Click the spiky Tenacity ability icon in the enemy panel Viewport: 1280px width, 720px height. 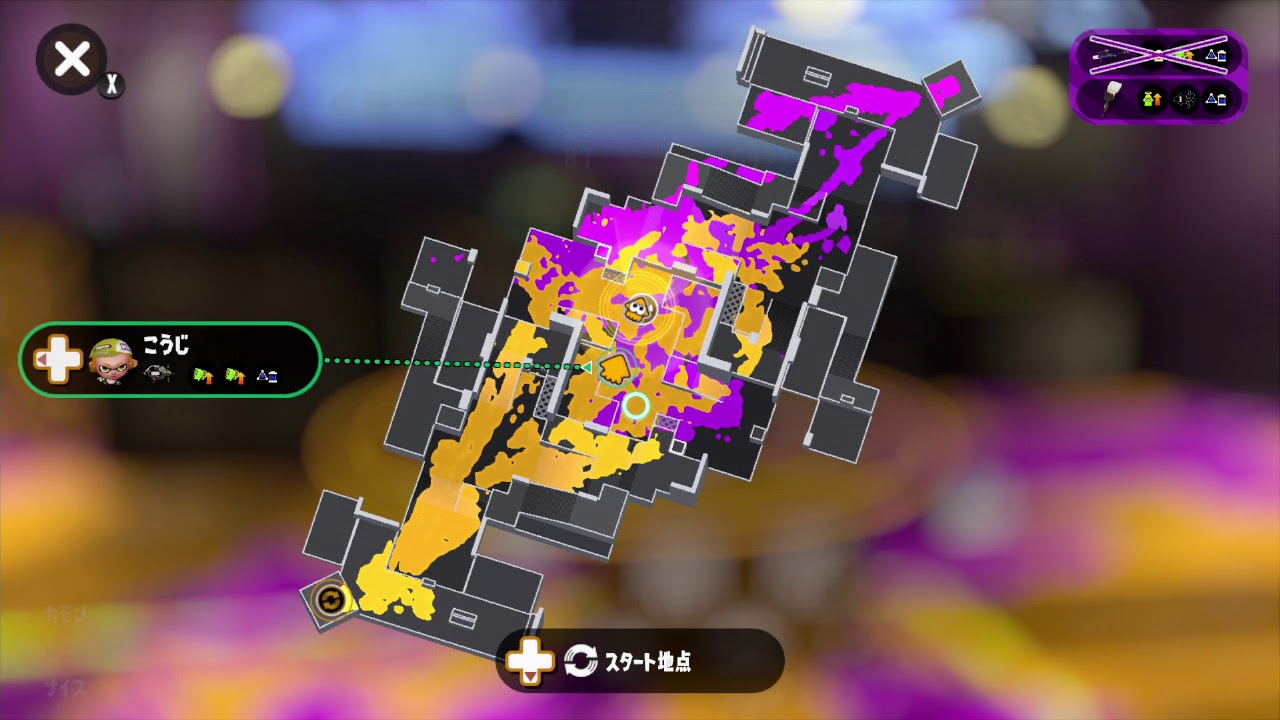point(1185,99)
